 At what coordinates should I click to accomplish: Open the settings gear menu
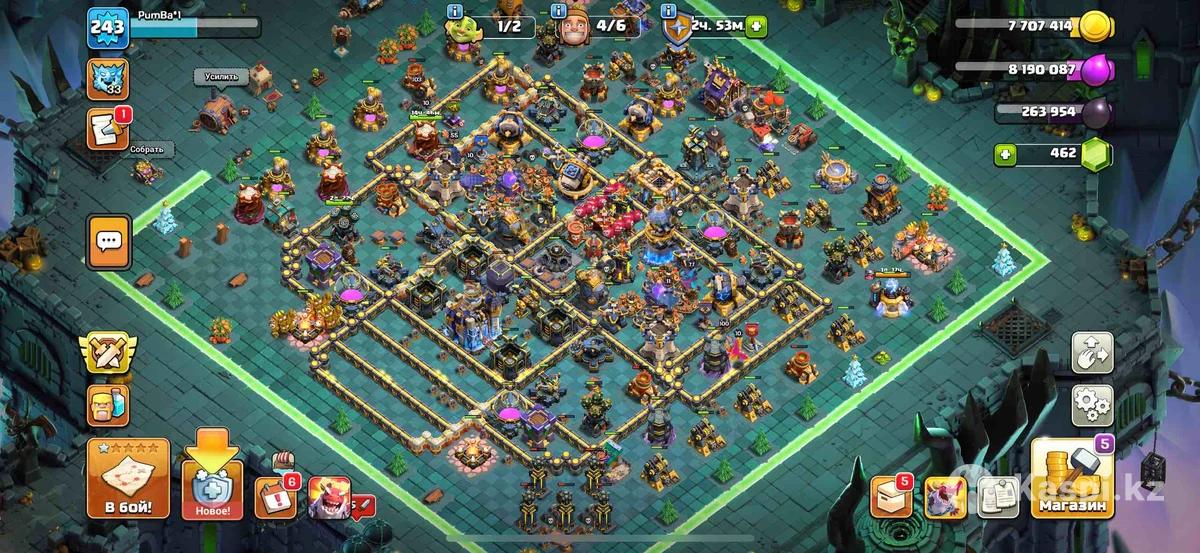1093,404
